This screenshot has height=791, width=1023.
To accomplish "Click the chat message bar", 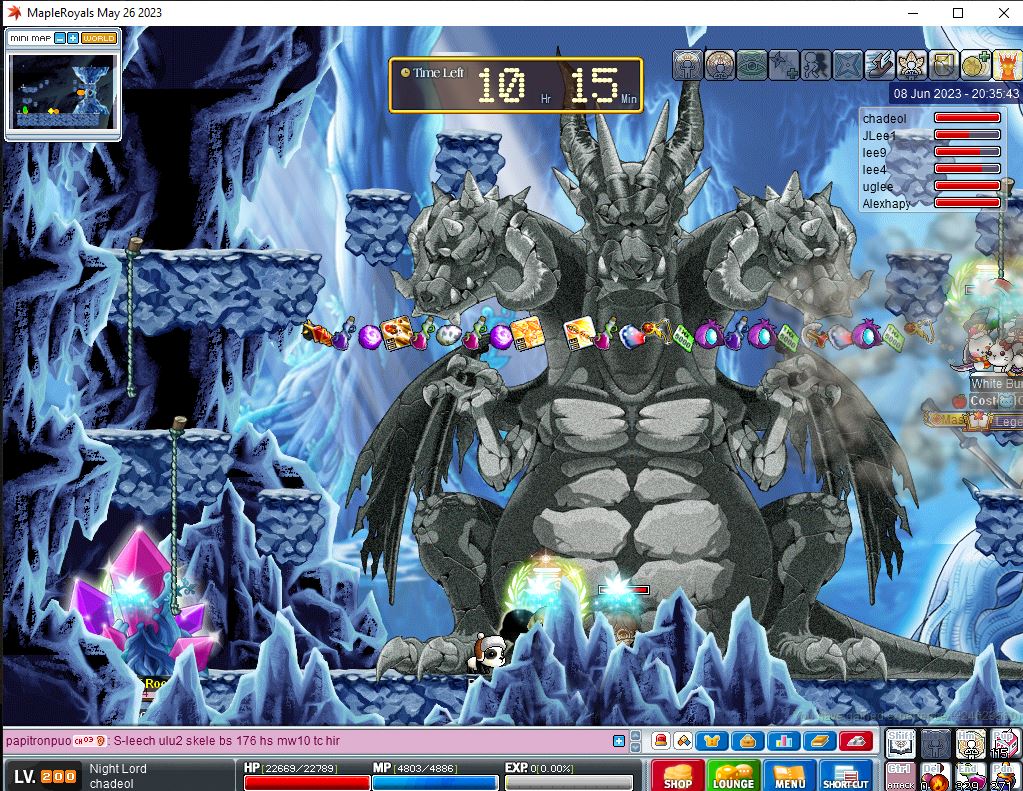I will coord(310,741).
